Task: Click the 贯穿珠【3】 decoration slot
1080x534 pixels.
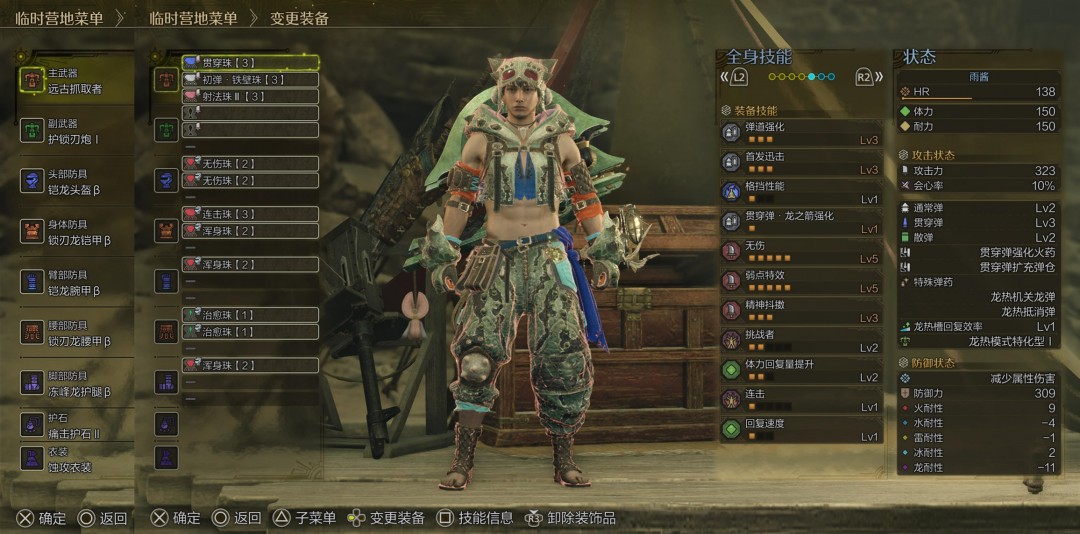Action: [x=250, y=63]
